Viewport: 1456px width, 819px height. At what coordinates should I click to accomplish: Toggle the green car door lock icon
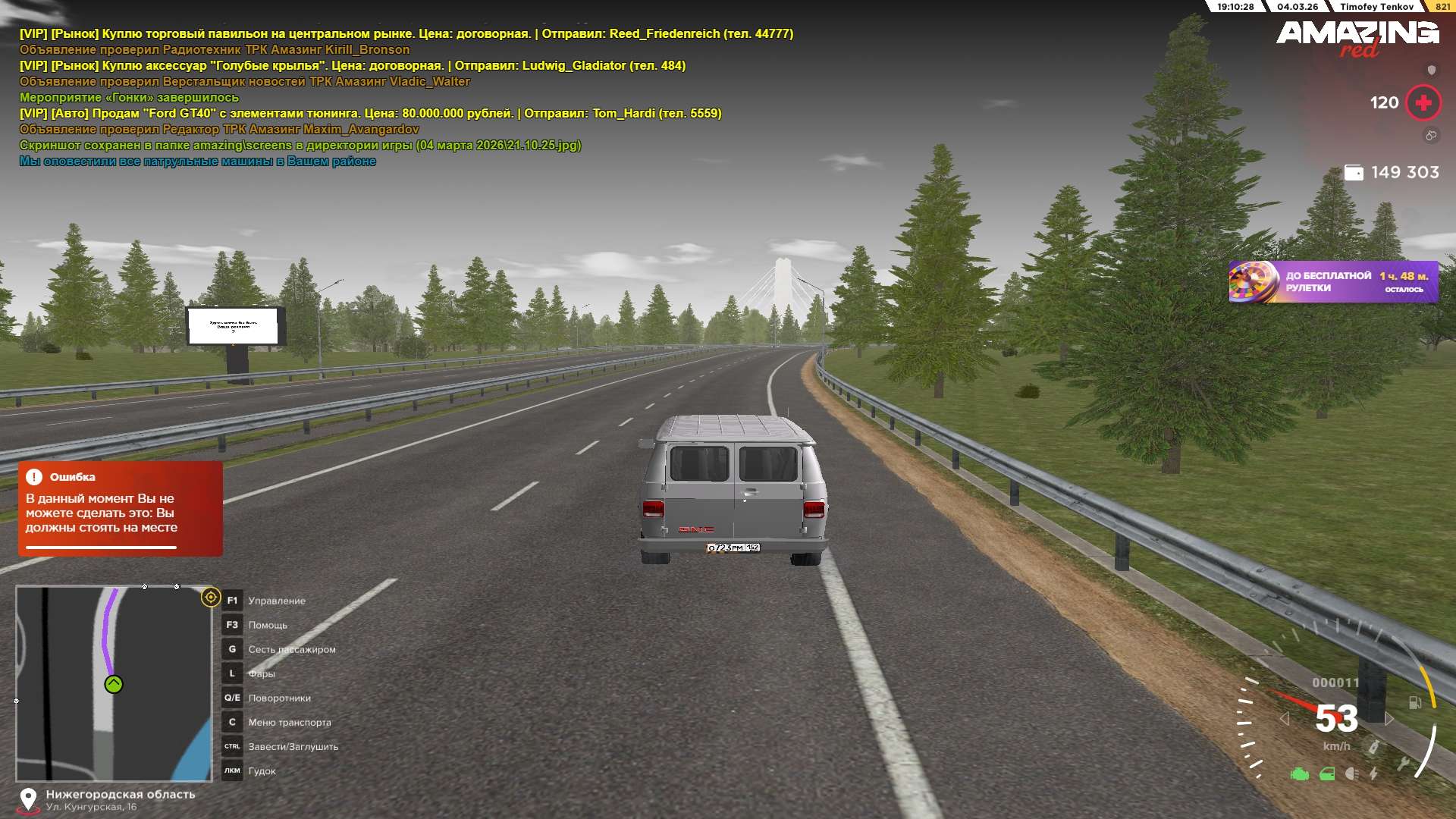[1327, 774]
